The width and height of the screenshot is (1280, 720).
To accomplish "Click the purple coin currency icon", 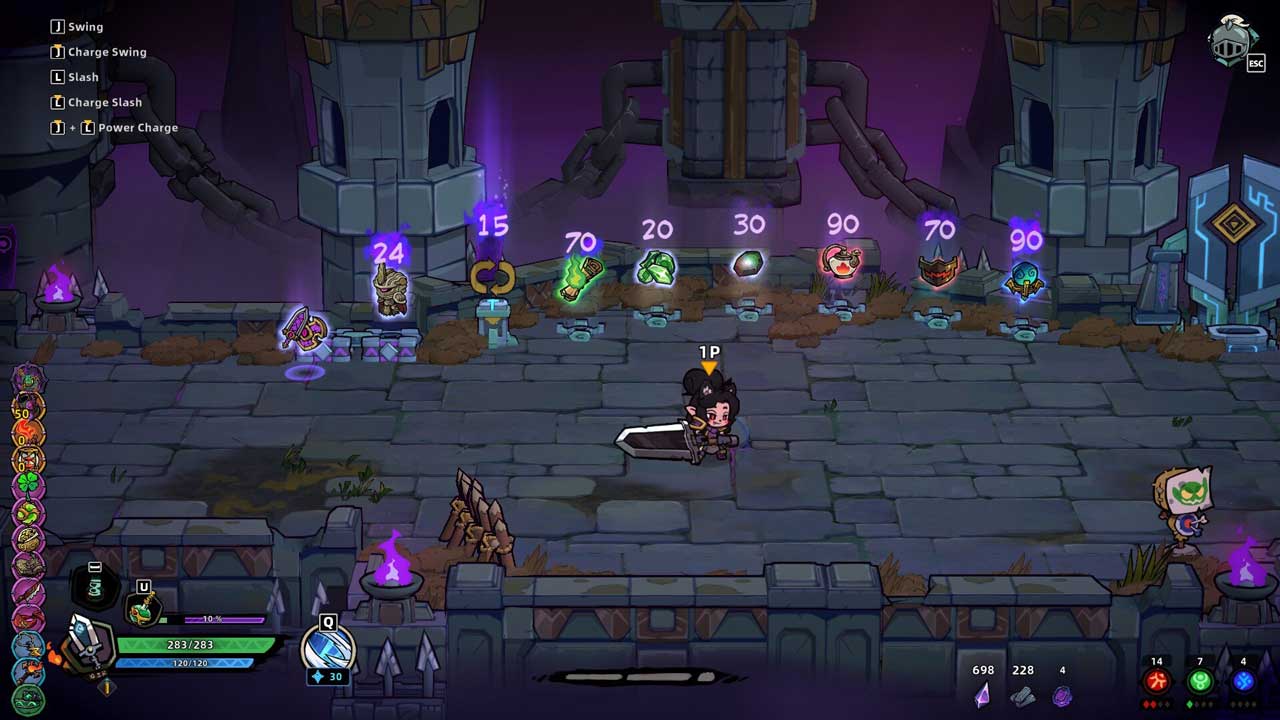I will (1062, 695).
